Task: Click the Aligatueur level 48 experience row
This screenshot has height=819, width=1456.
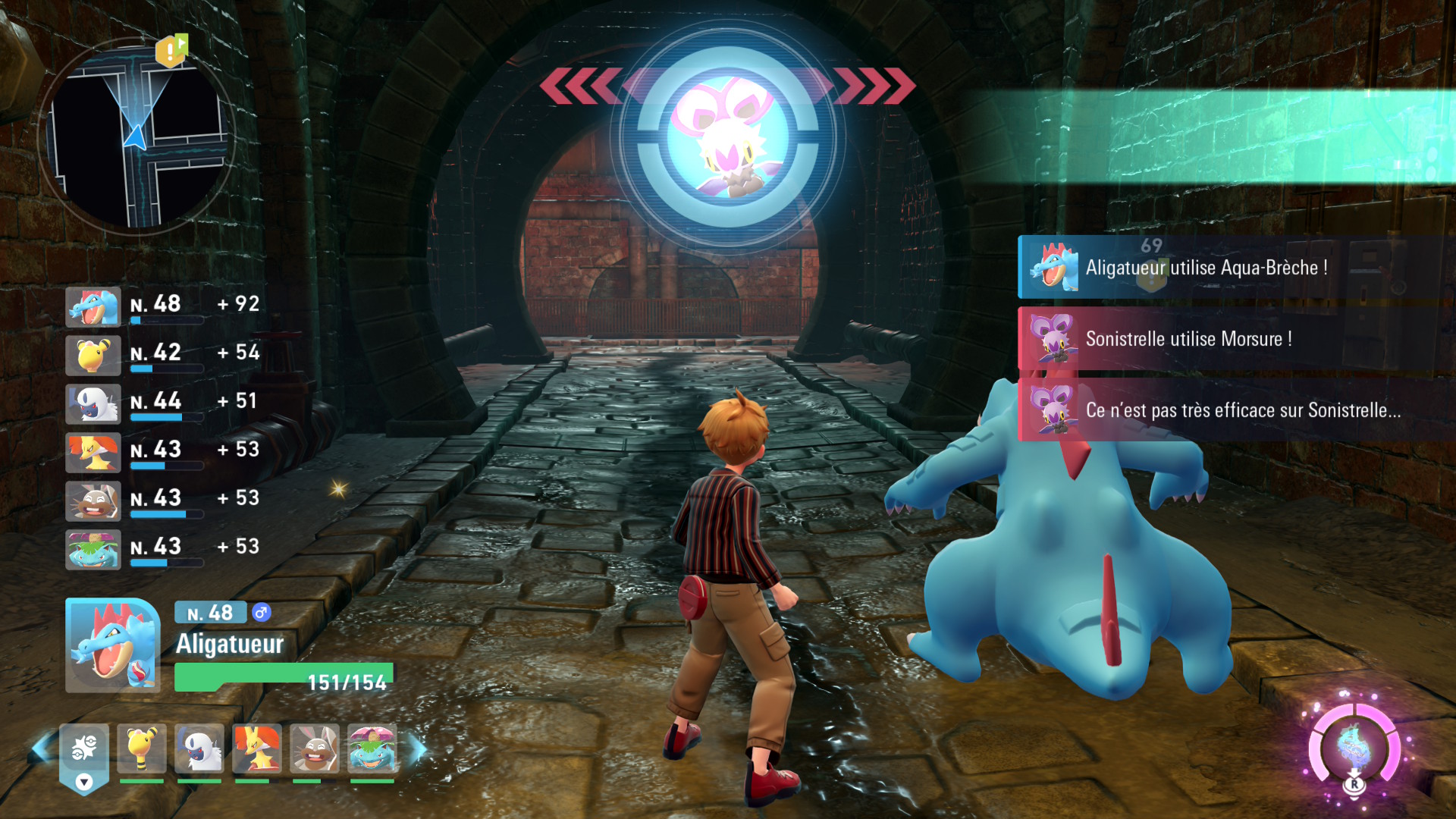Action: click(163, 306)
